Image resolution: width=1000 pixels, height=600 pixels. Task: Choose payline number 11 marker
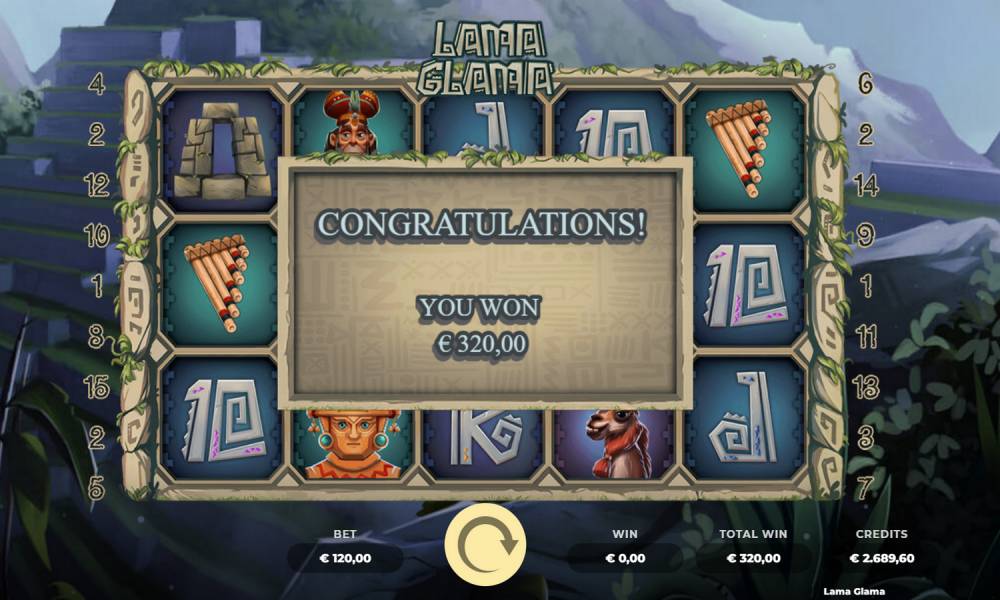(x=866, y=337)
